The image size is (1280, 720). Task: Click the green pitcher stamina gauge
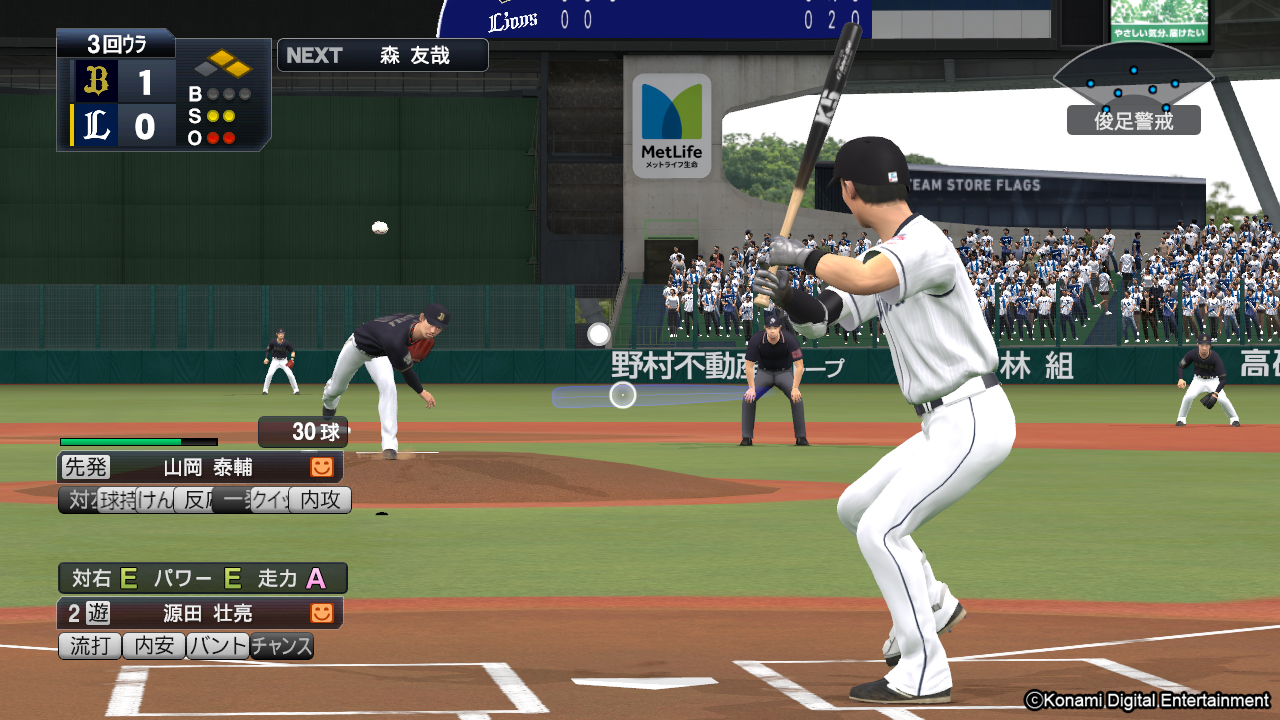click(120, 440)
